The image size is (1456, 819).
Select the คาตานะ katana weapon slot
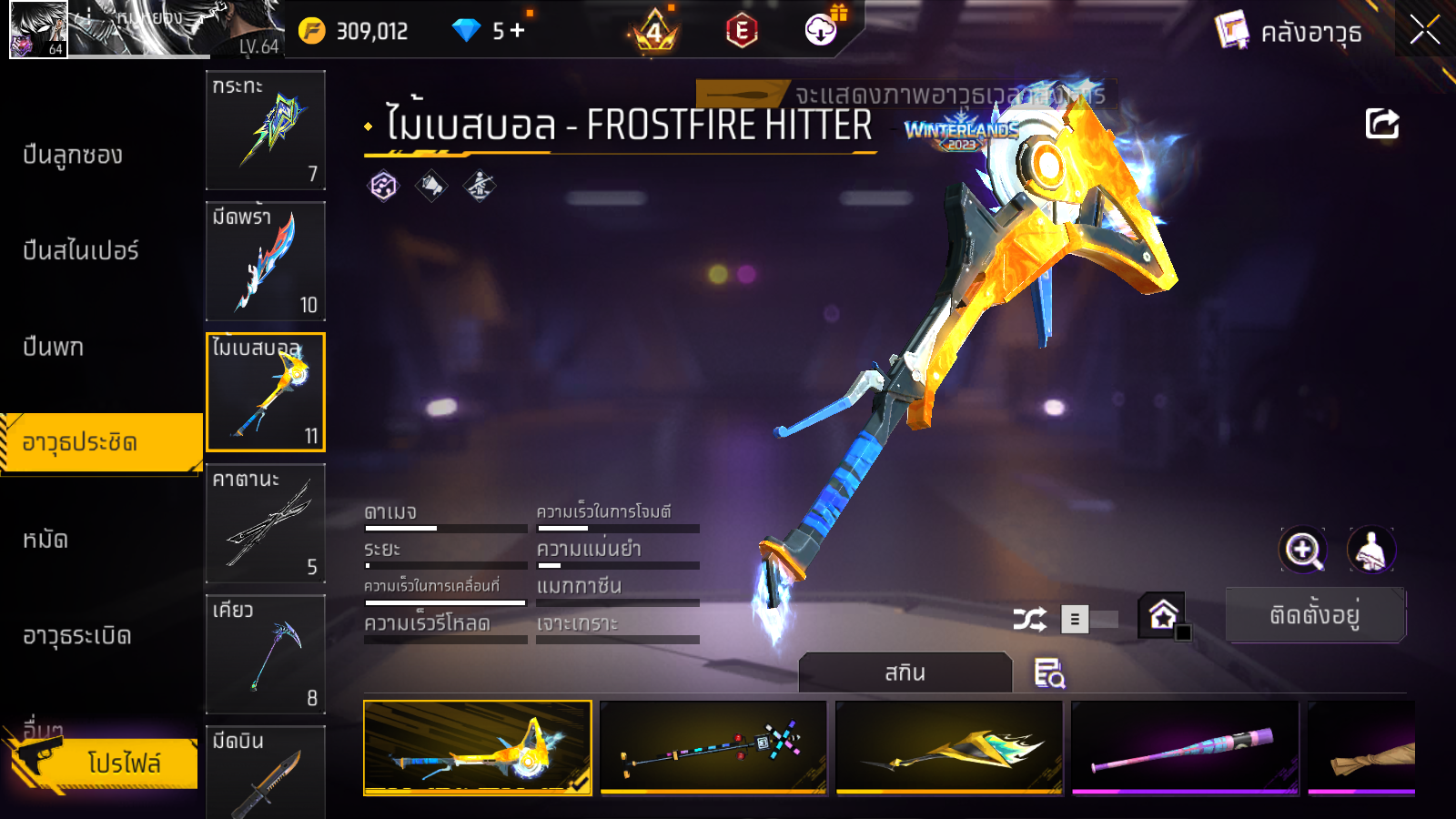click(266, 523)
